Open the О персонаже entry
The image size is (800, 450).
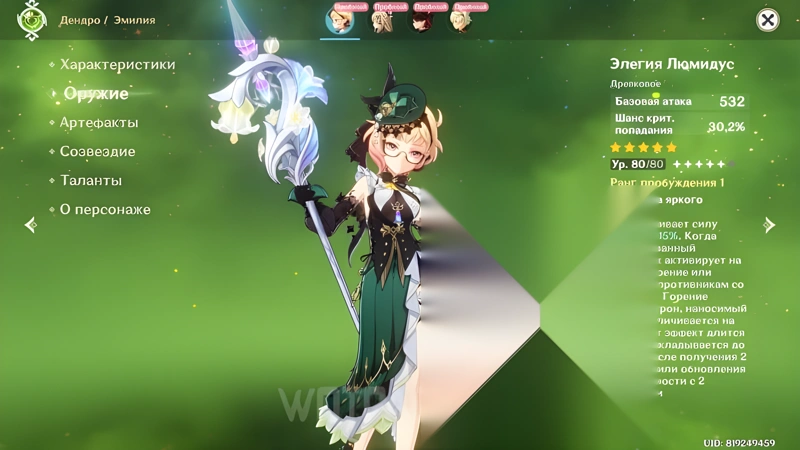pyautogui.click(x=105, y=210)
